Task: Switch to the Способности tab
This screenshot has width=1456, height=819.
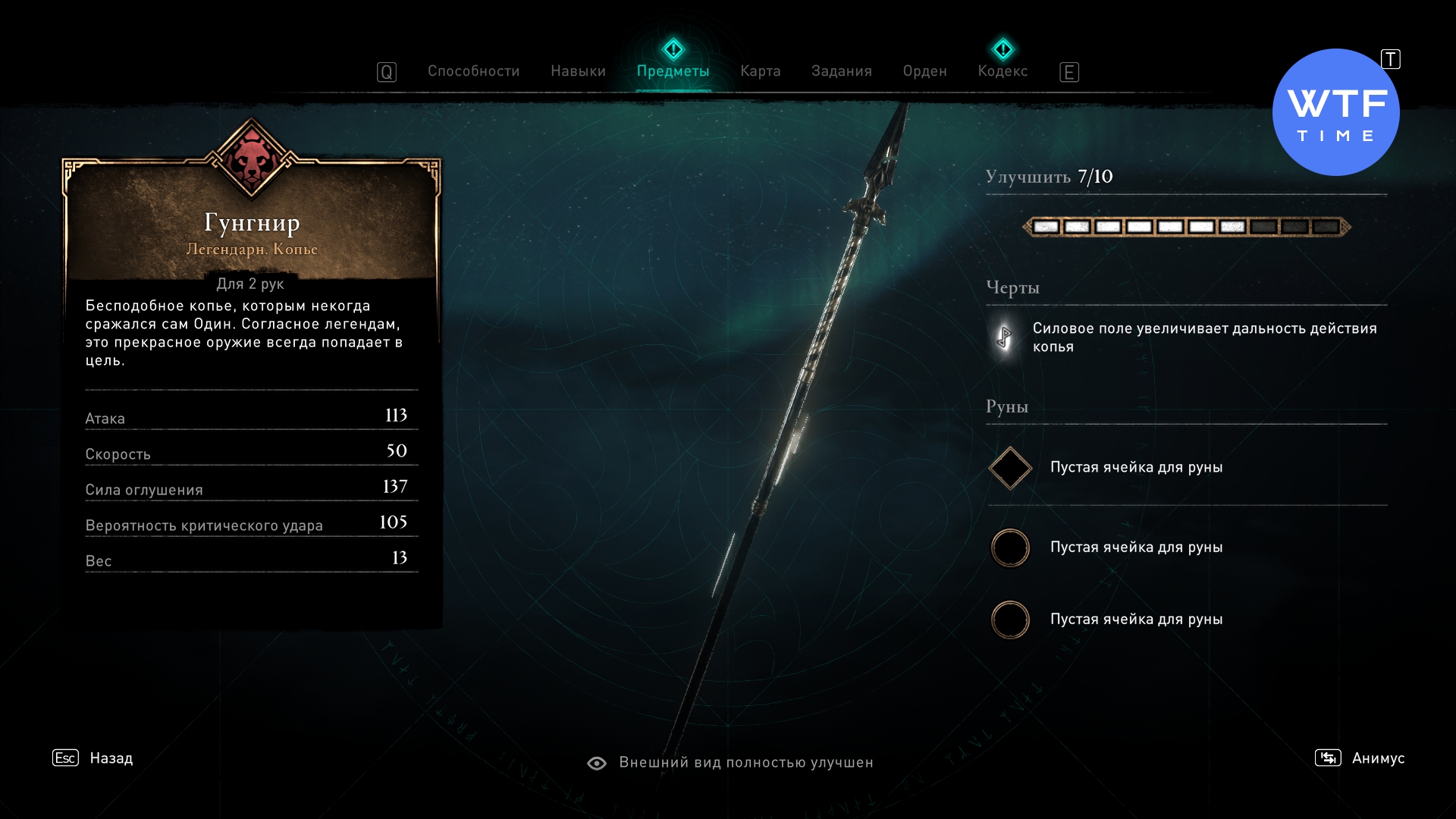Action: pyautogui.click(x=473, y=71)
